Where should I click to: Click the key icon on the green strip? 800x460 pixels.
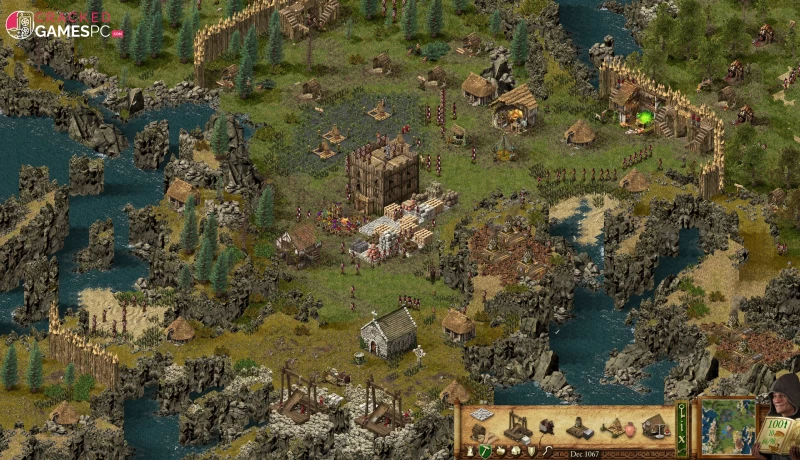(x=681, y=409)
